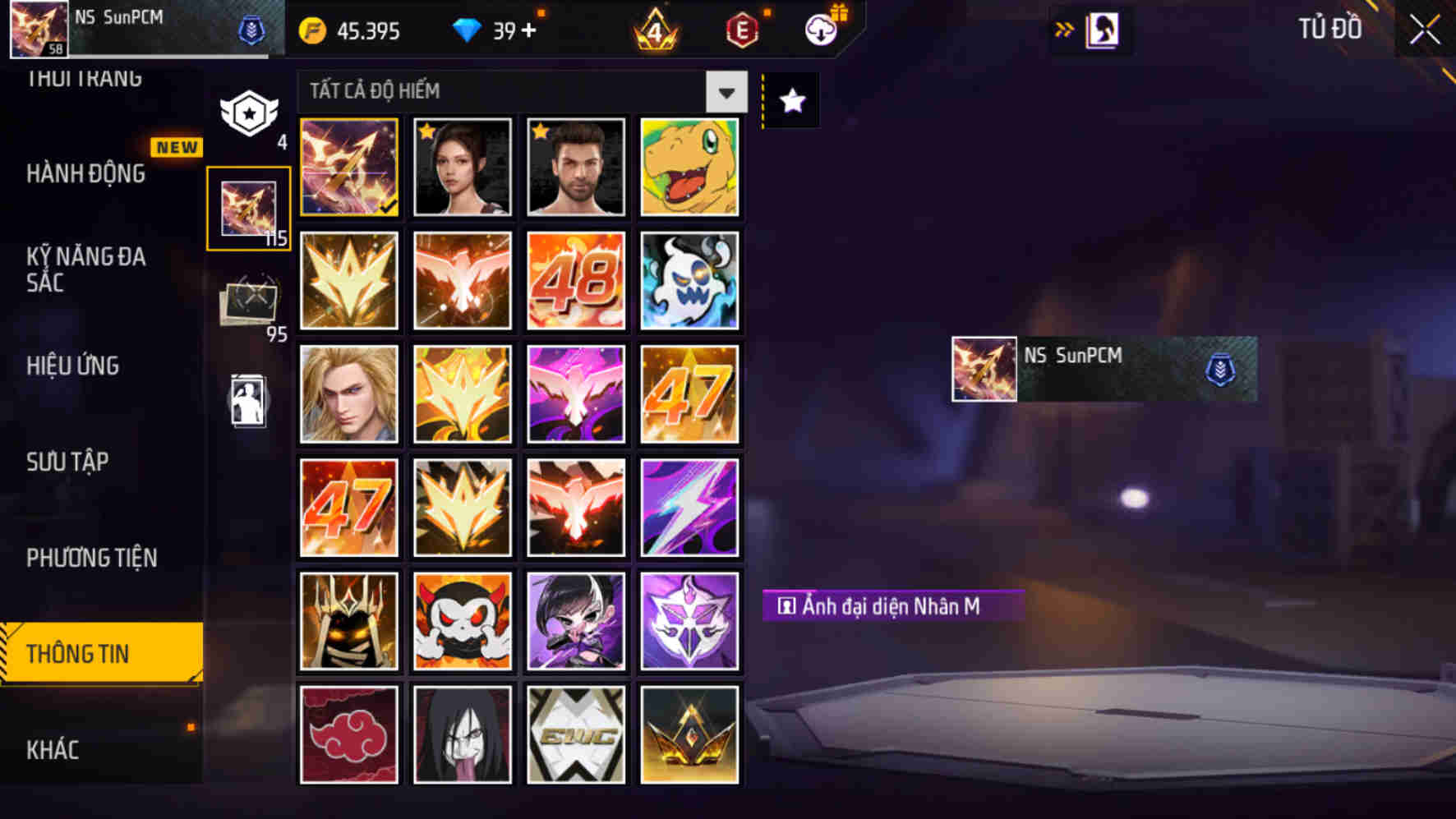Toggle the favorite star on Hayato's avatar
The height and width of the screenshot is (819, 1456).
(x=540, y=129)
